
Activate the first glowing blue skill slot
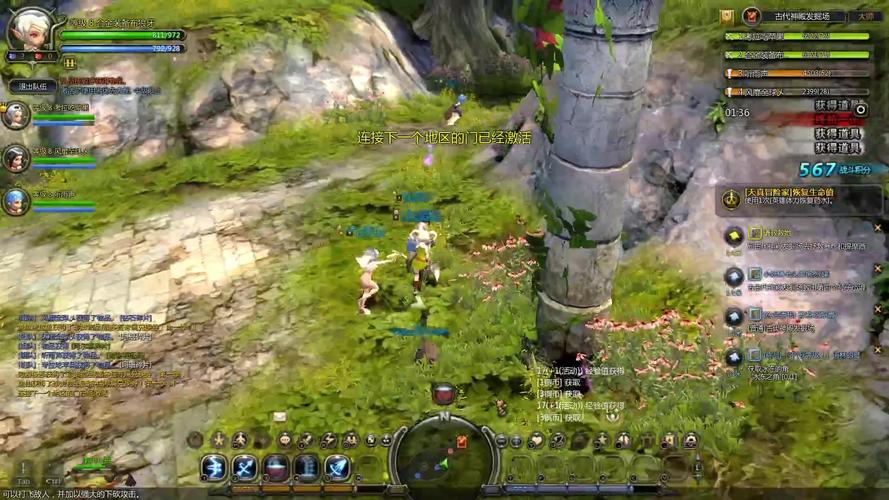[214, 468]
